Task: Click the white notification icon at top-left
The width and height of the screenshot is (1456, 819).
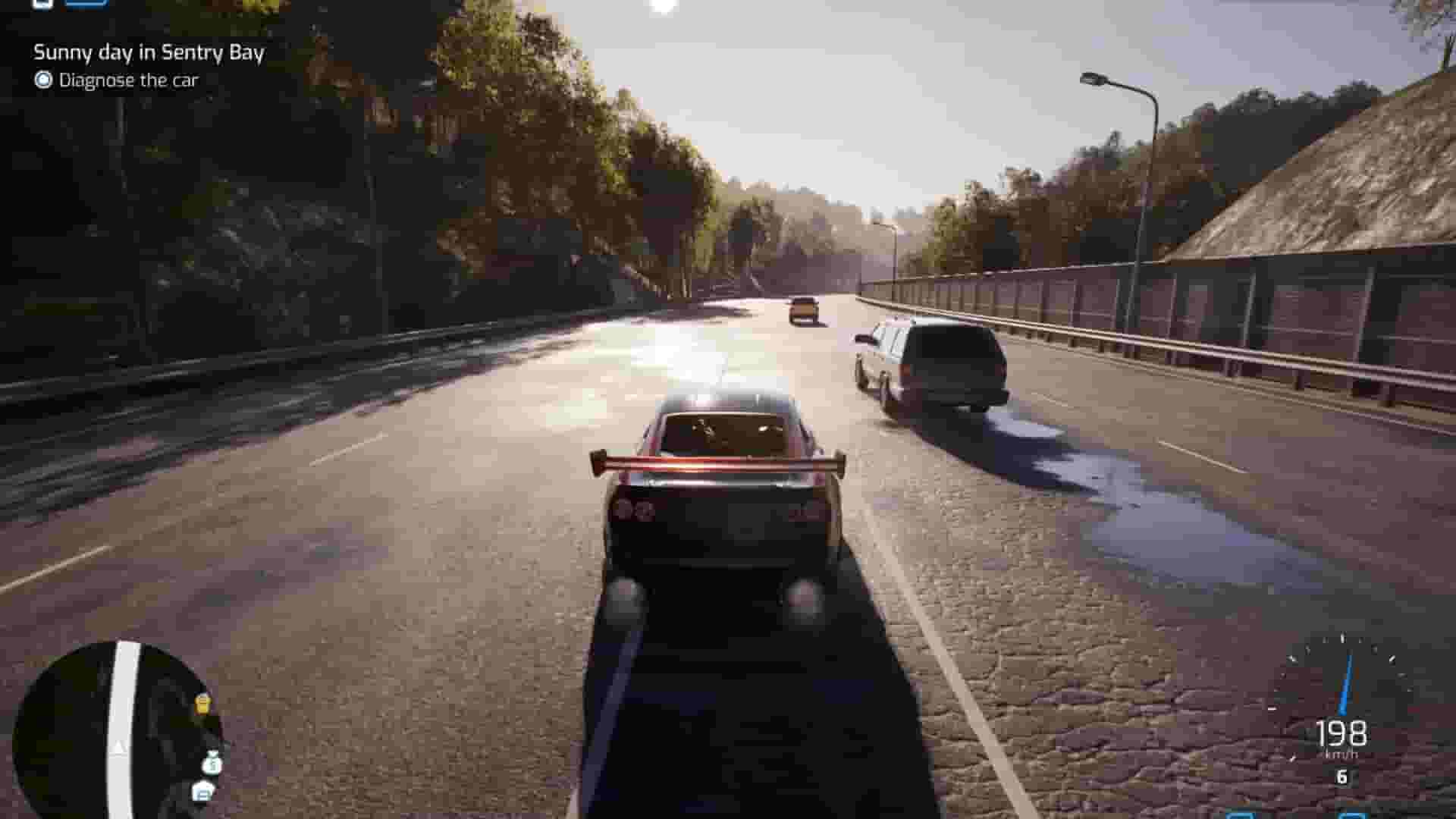Action: (x=42, y=4)
